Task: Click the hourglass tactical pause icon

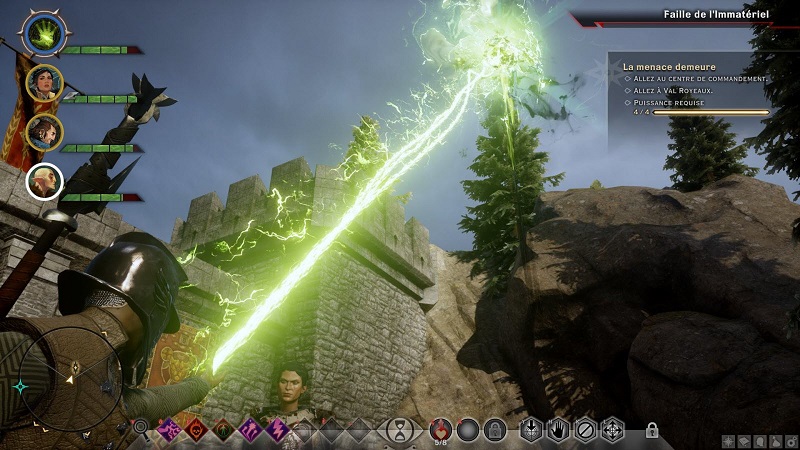Action: pos(401,431)
